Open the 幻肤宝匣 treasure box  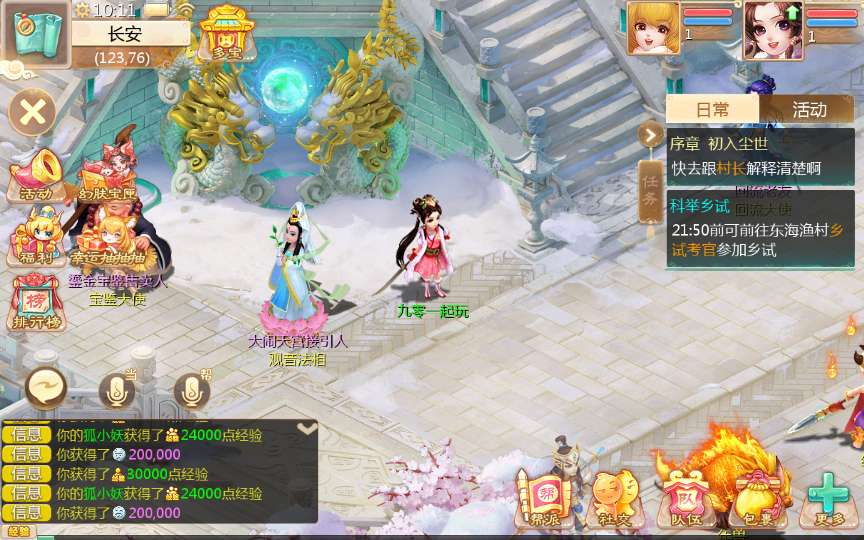click(107, 176)
